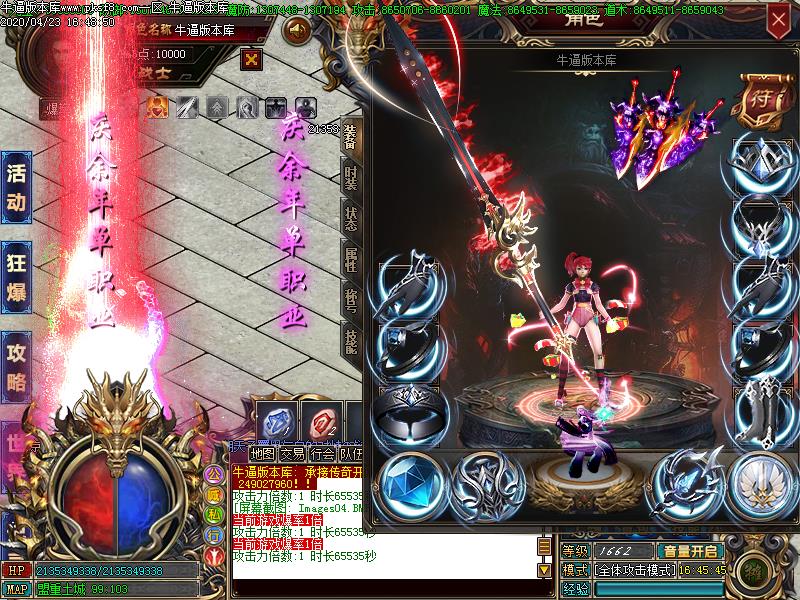Open the 技能 skills tab
This screenshot has height=600, width=800.
[x=350, y=340]
